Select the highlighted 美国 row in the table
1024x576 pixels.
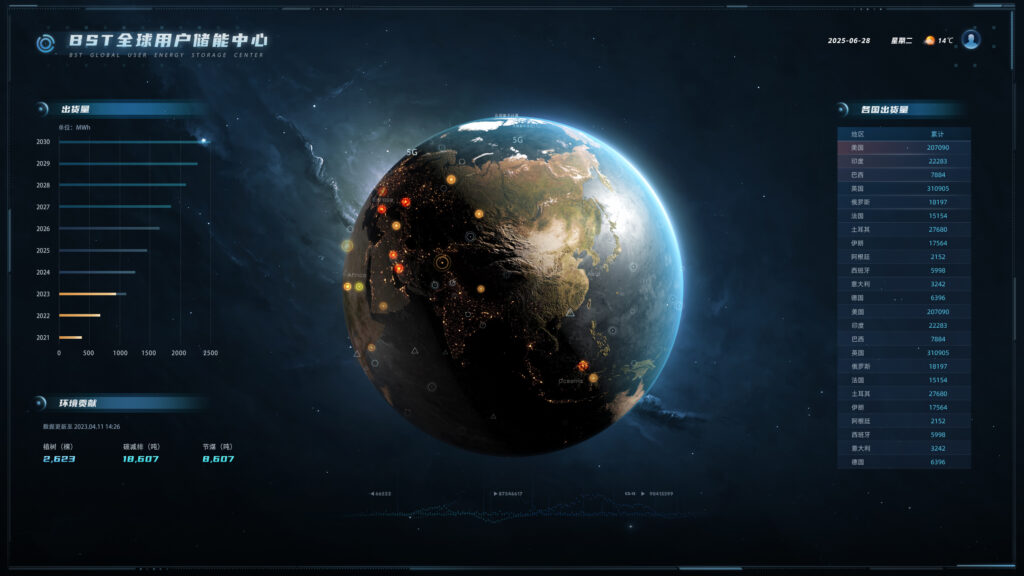903,147
